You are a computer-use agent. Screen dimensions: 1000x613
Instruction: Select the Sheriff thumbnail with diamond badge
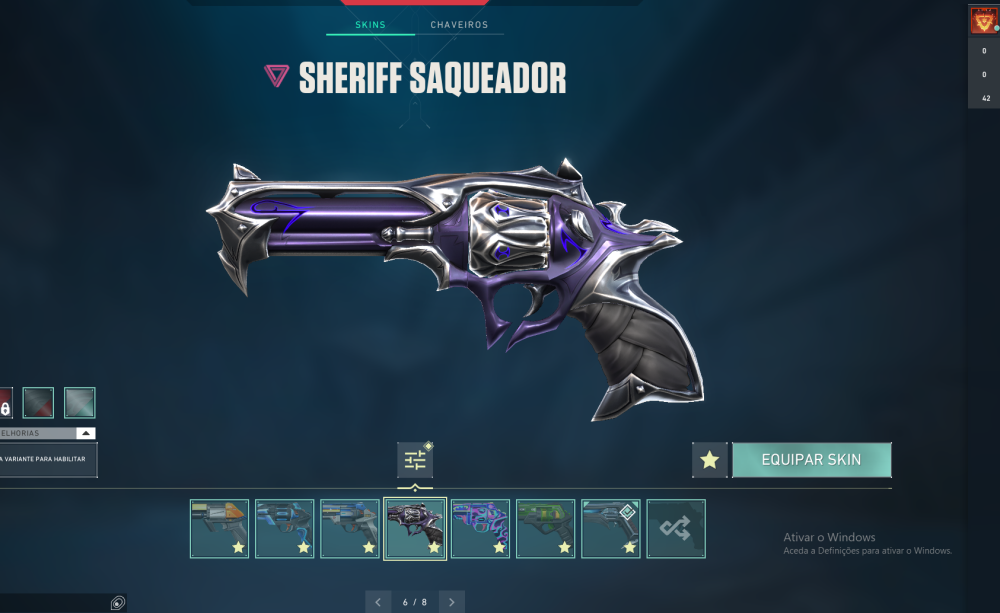(611, 529)
